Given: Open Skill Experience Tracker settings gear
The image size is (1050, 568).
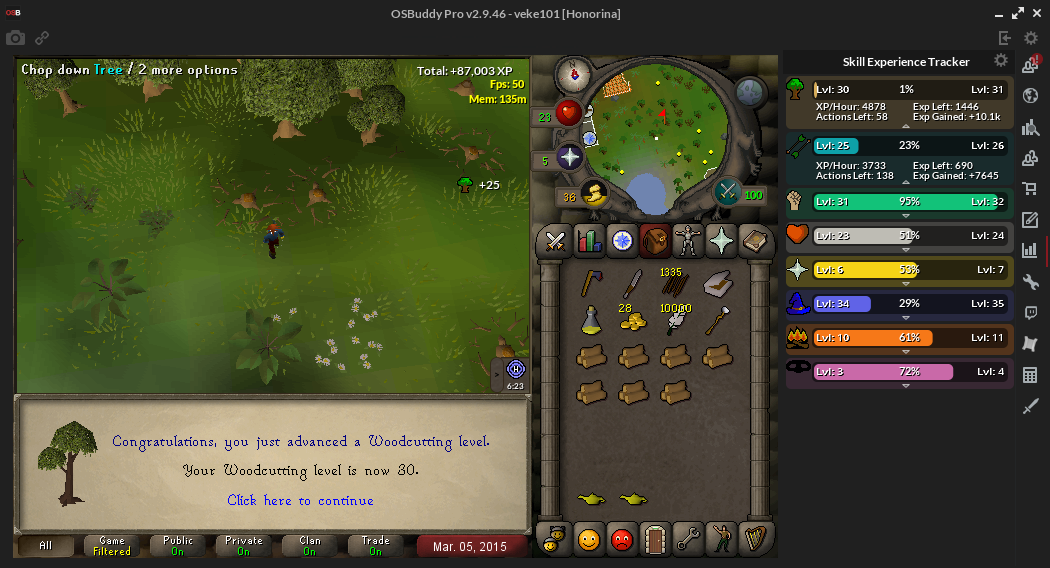Looking at the screenshot, I should tap(1000, 61).
